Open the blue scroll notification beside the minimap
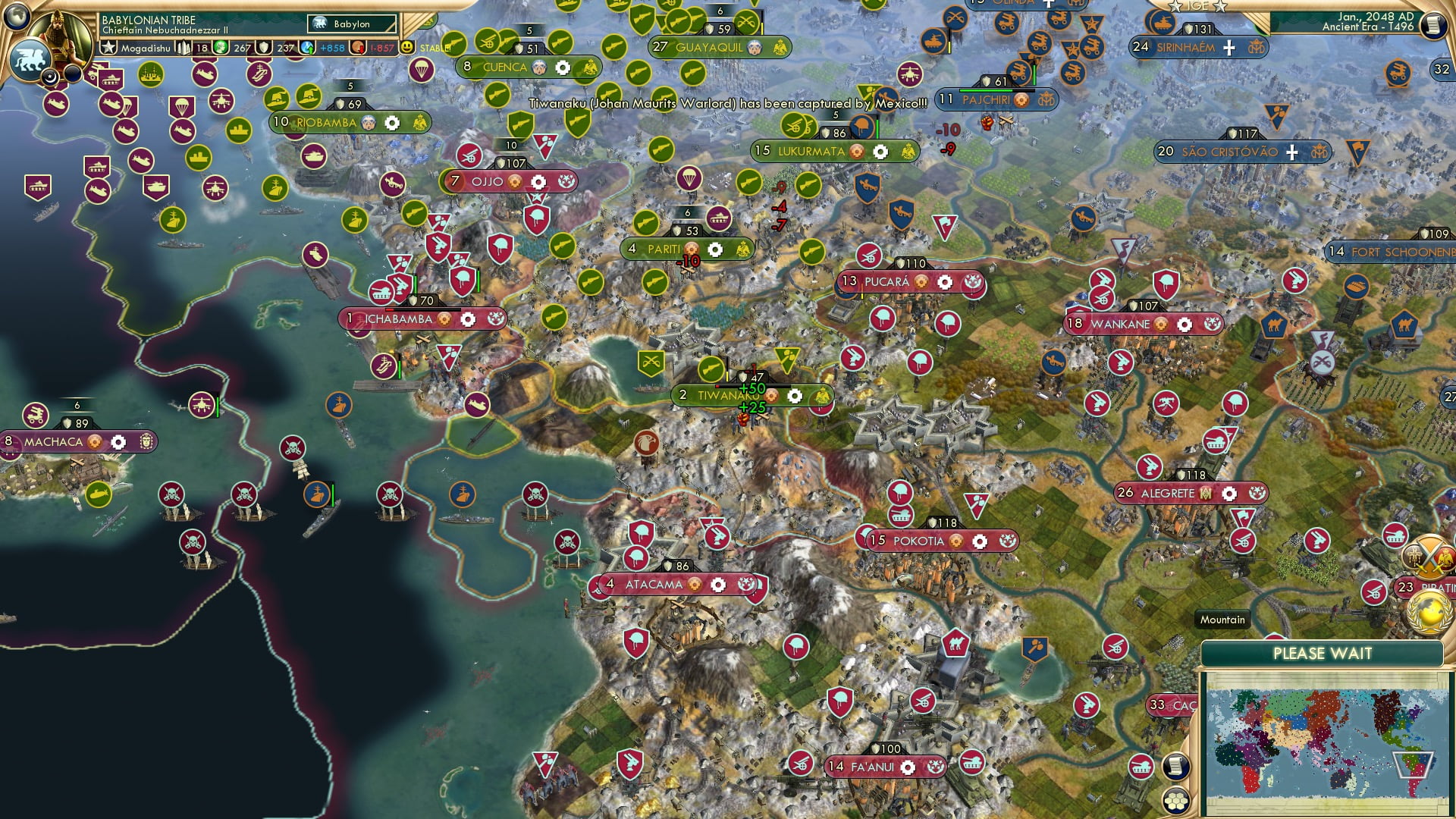The height and width of the screenshot is (819, 1456). (x=1176, y=766)
